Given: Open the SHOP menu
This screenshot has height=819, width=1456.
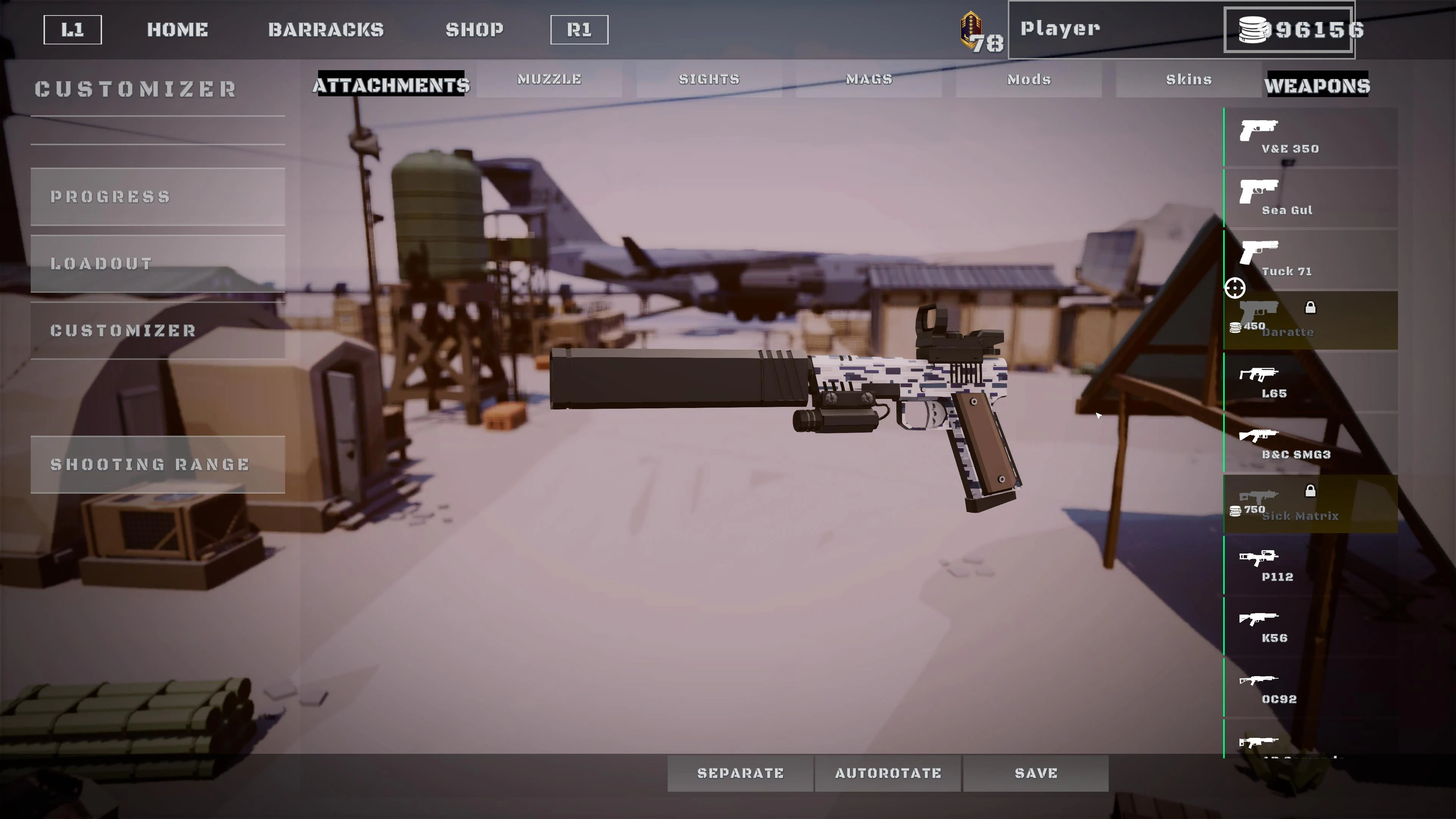Looking at the screenshot, I should click(475, 30).
